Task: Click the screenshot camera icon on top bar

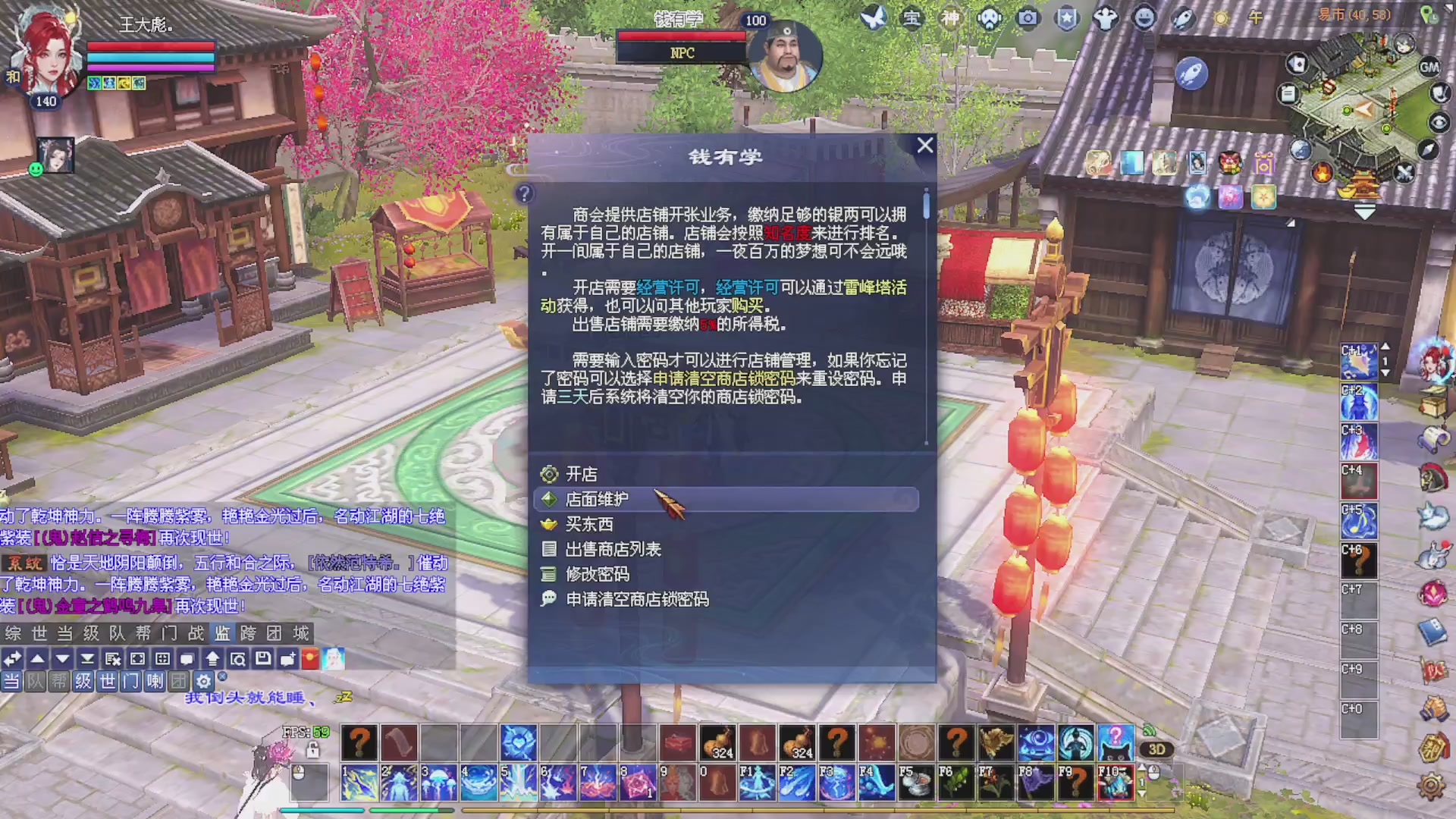Action: [1028, 17]
